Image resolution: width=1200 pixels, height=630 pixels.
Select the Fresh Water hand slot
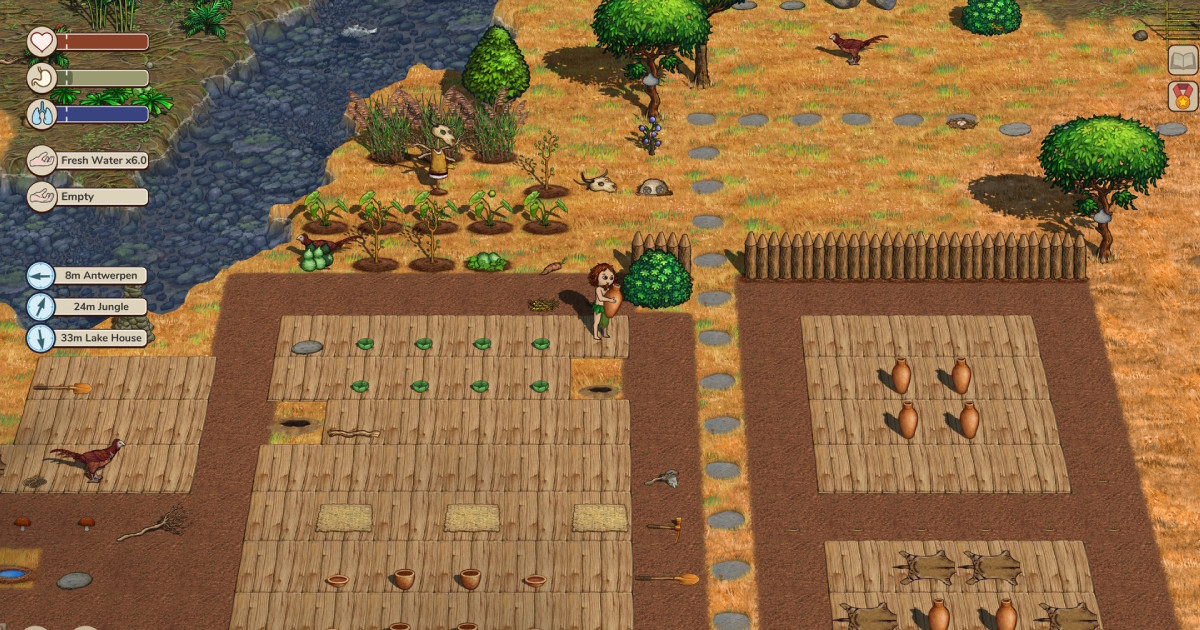point(88,160)
